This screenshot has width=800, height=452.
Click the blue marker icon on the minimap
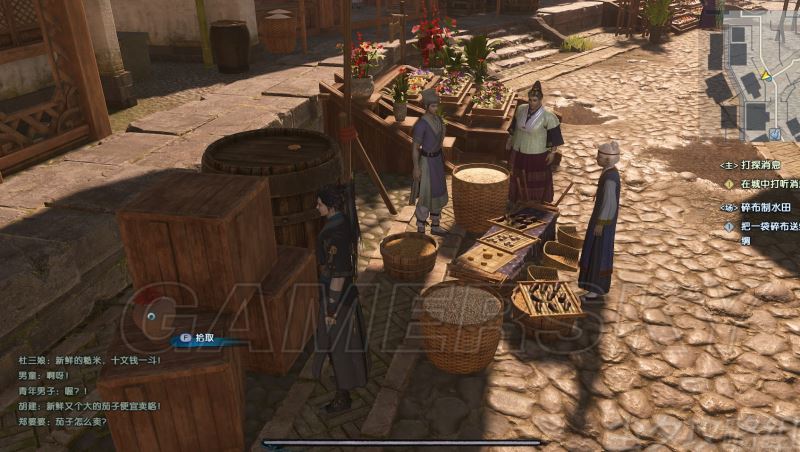[x=775, y=134]
